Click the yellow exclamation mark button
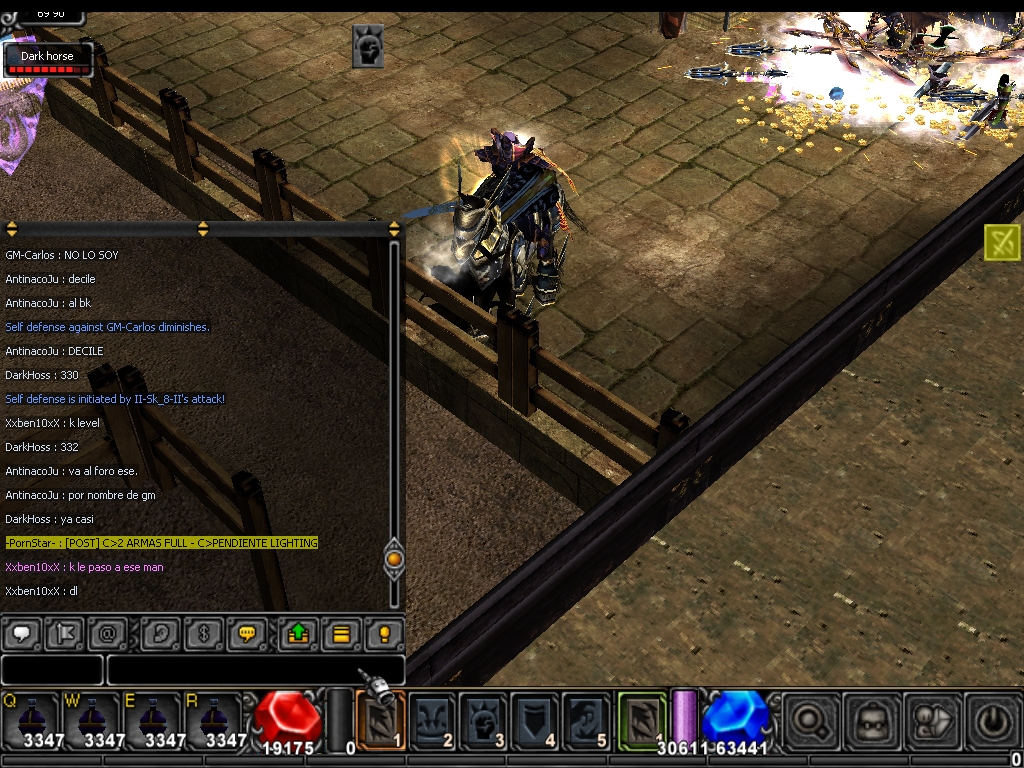The image size is (1024, 768). click(x=383, y=634)
